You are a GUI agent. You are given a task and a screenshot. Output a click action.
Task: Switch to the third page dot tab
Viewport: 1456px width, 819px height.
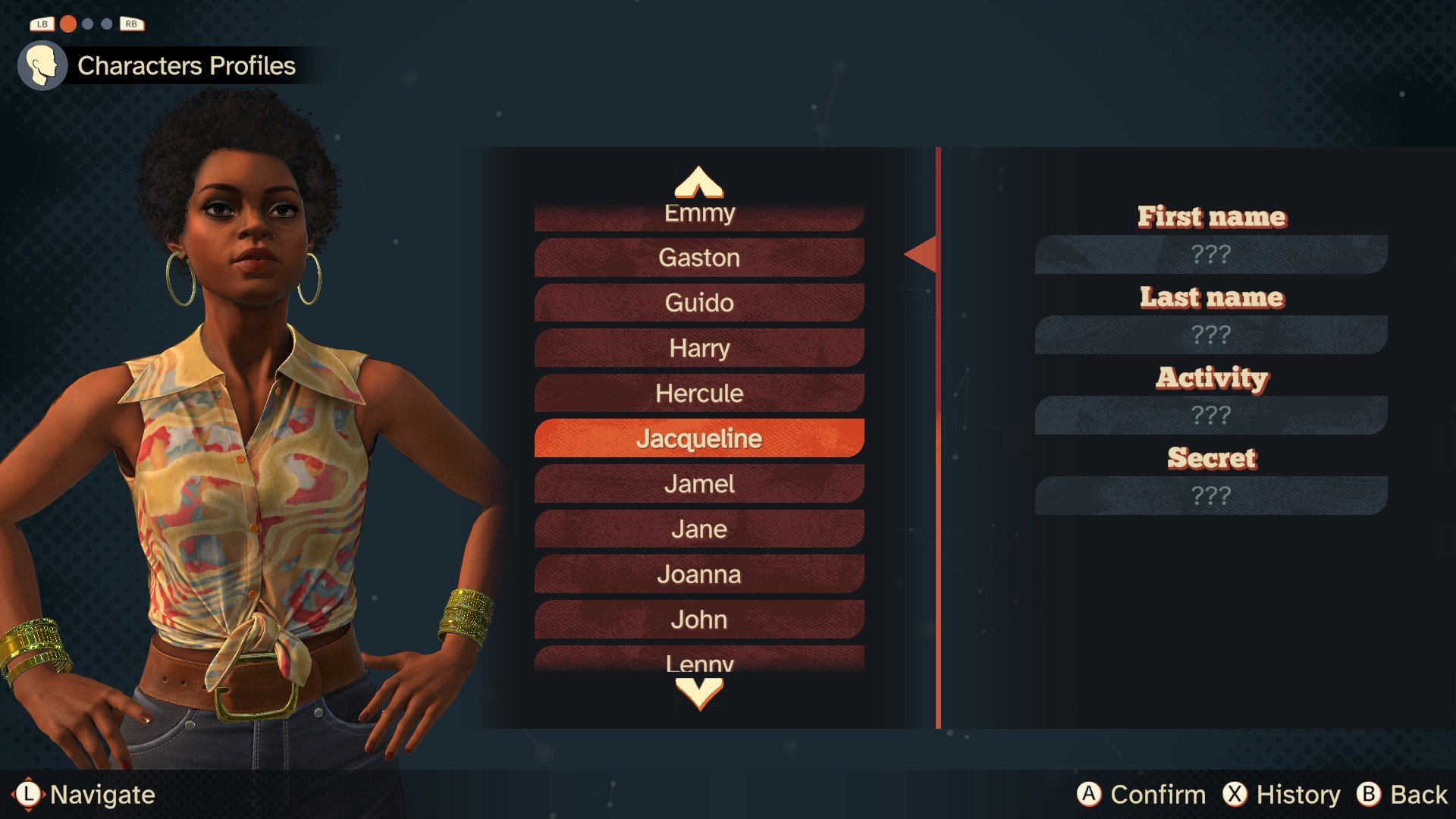pyautogui.click(x=107, y=24)
